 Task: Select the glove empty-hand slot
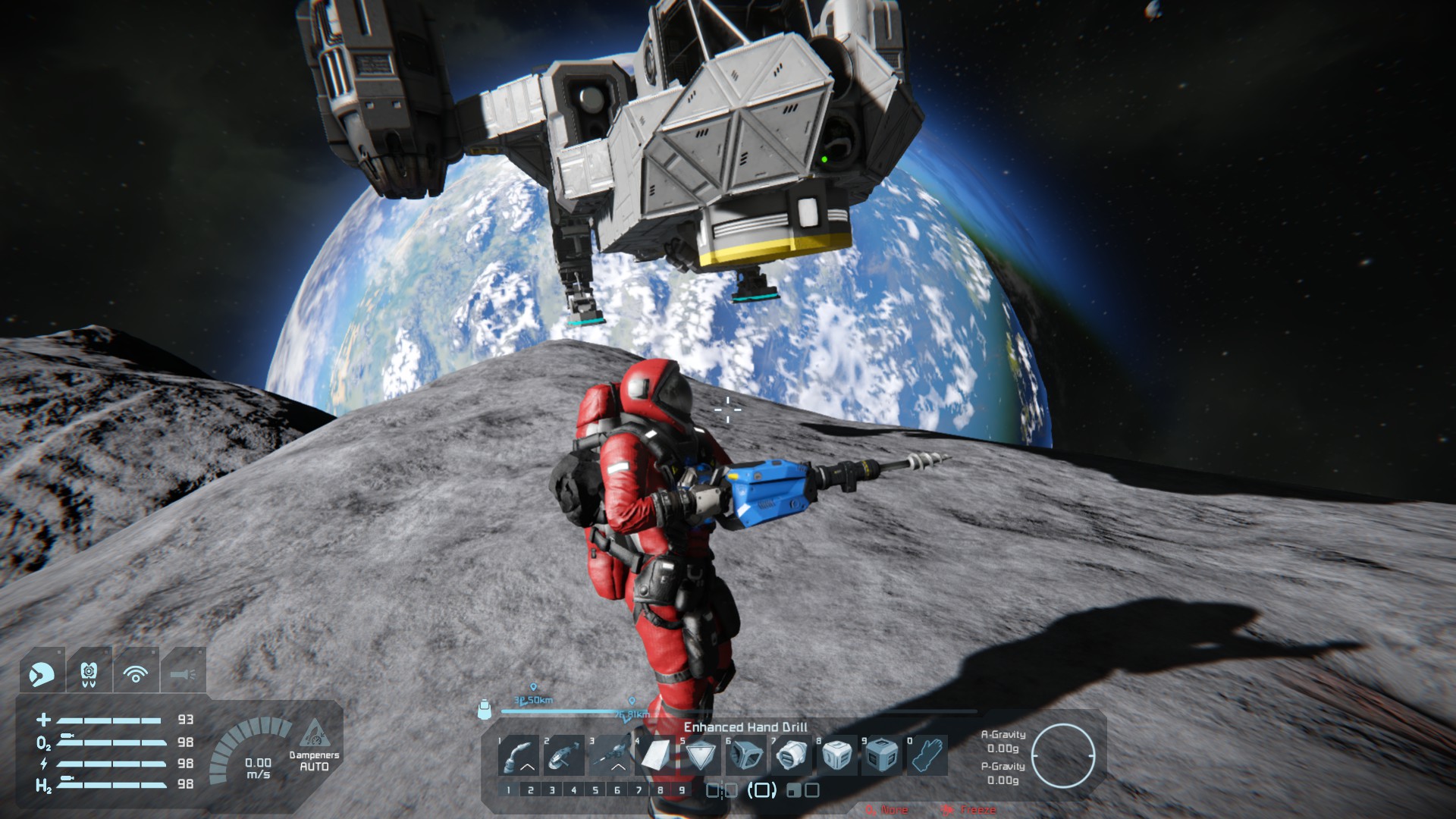(x=927, y=755)
